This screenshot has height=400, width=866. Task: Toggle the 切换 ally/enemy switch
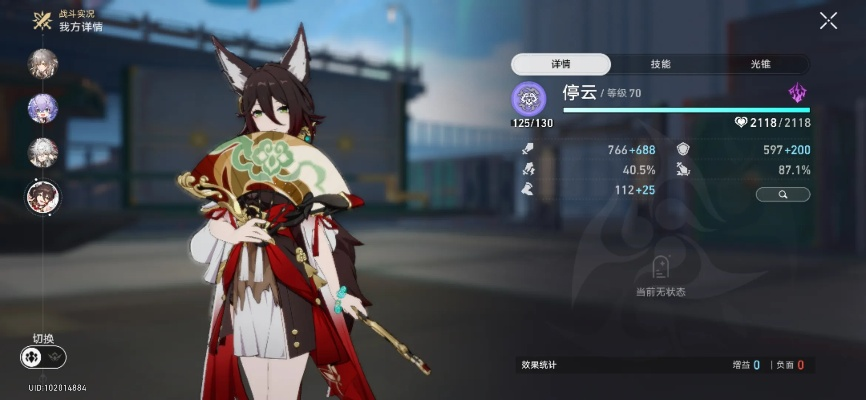[42, 357]
